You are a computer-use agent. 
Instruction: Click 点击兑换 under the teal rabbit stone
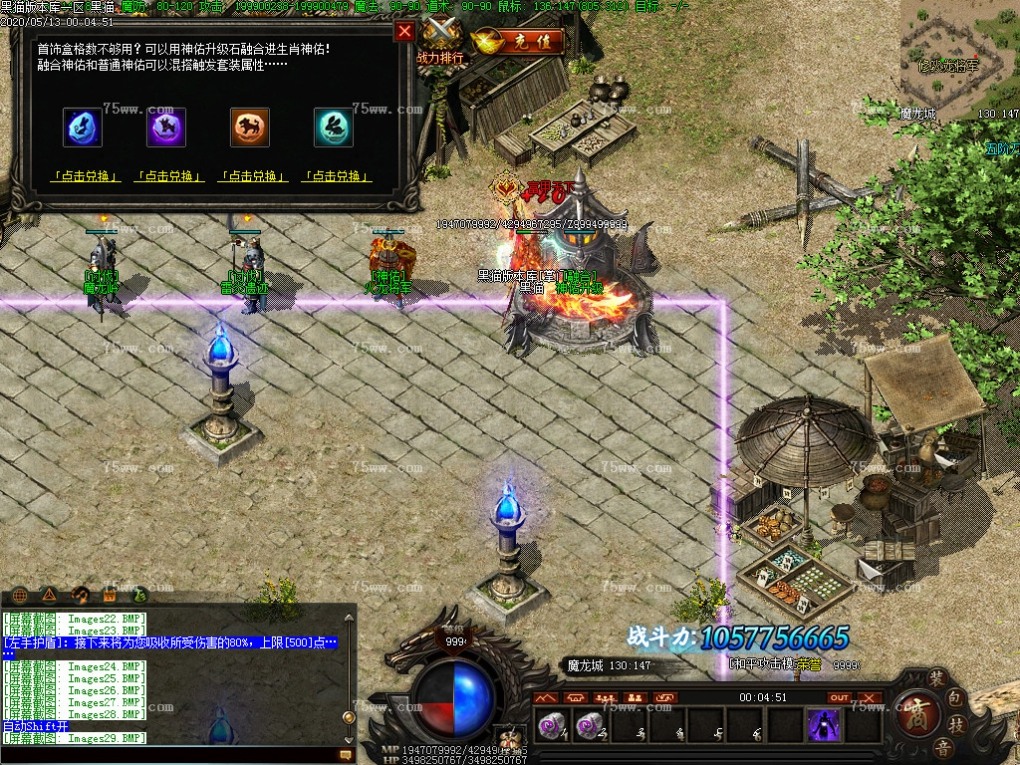point(337,177)
